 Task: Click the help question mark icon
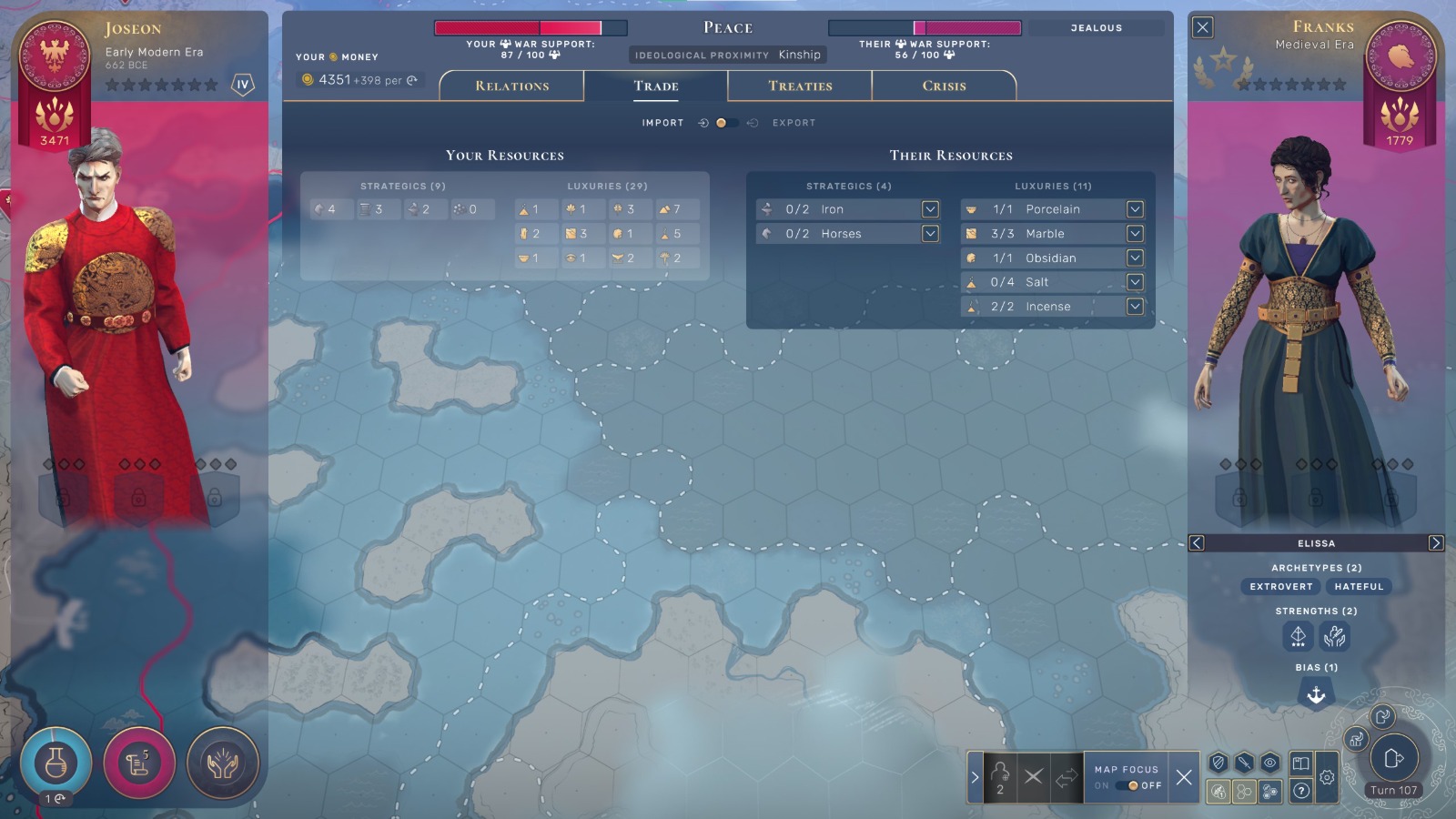pos(1299,791)
